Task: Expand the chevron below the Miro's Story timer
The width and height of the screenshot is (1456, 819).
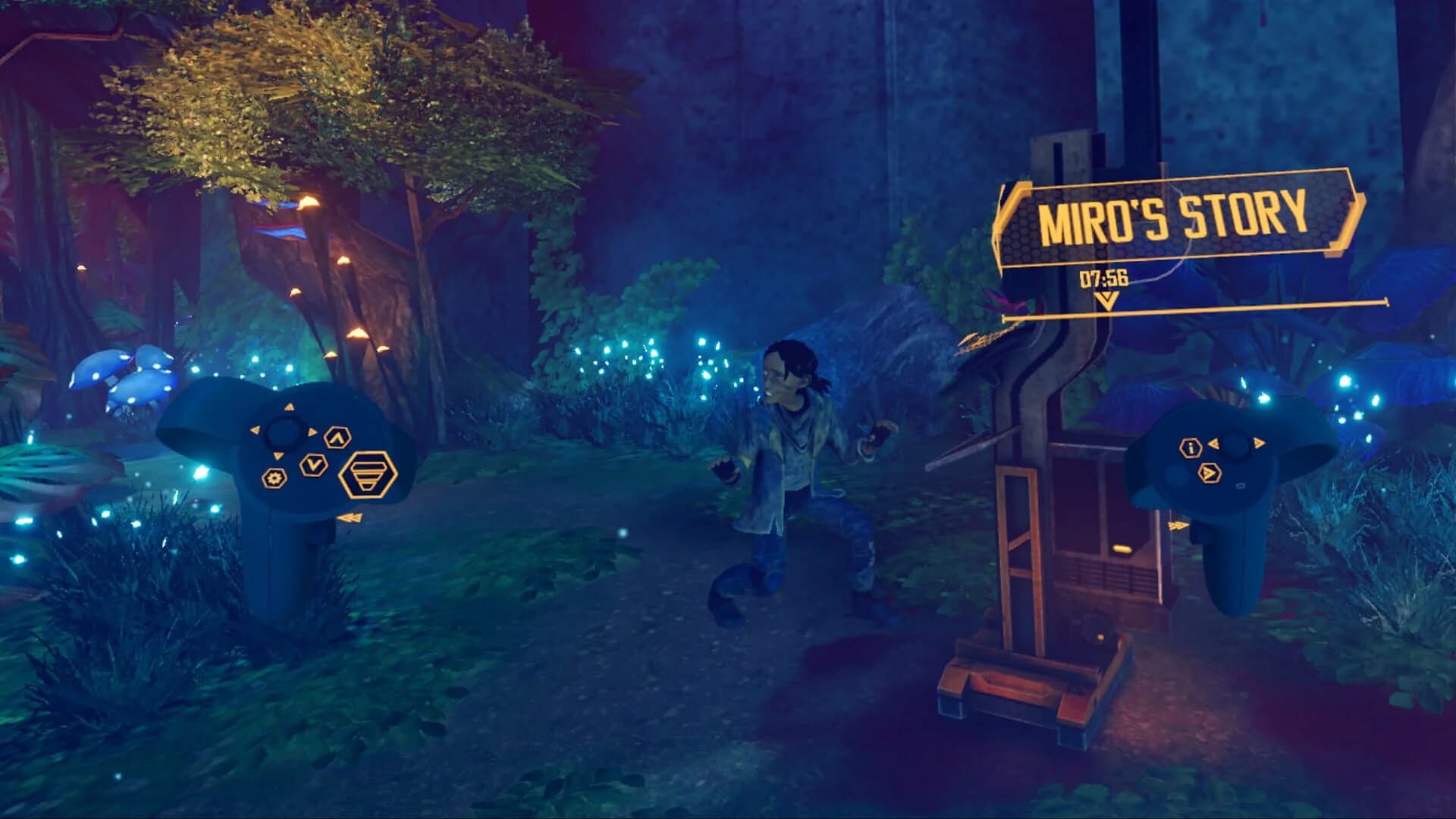Action: point(1107,302)
